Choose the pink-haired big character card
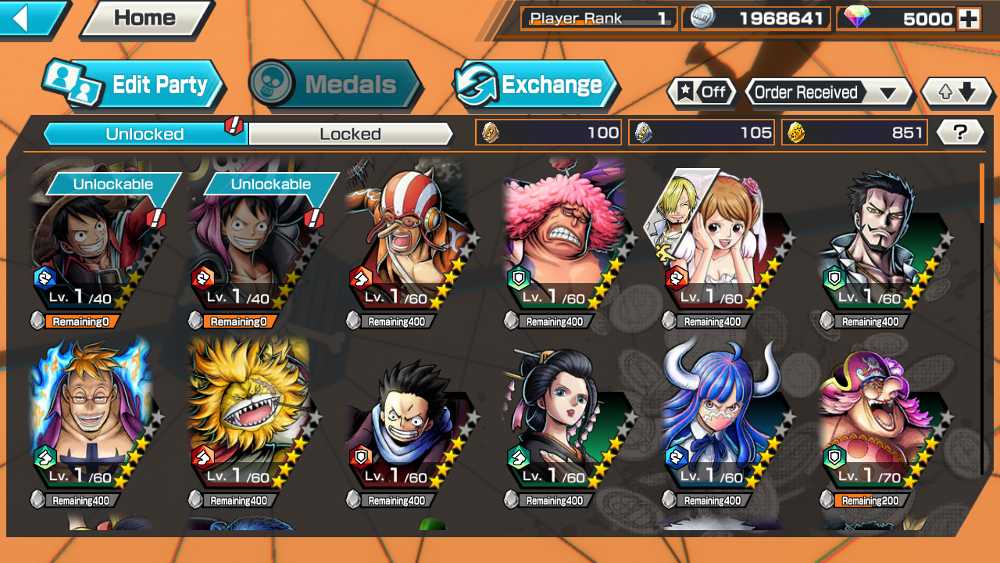1000x563 pixels. coord(564,247)
